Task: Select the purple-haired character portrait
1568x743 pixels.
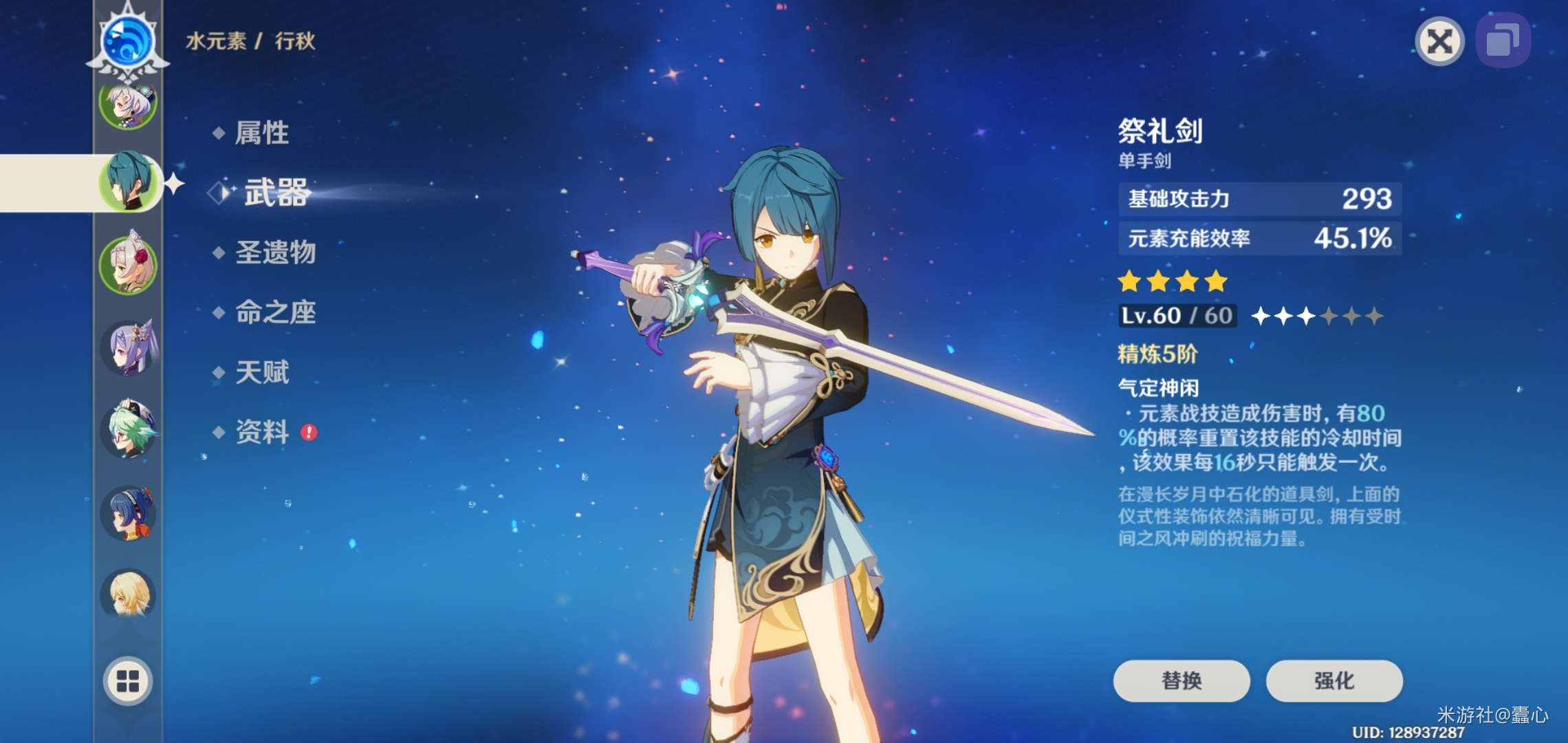Action: click(129, 347)
